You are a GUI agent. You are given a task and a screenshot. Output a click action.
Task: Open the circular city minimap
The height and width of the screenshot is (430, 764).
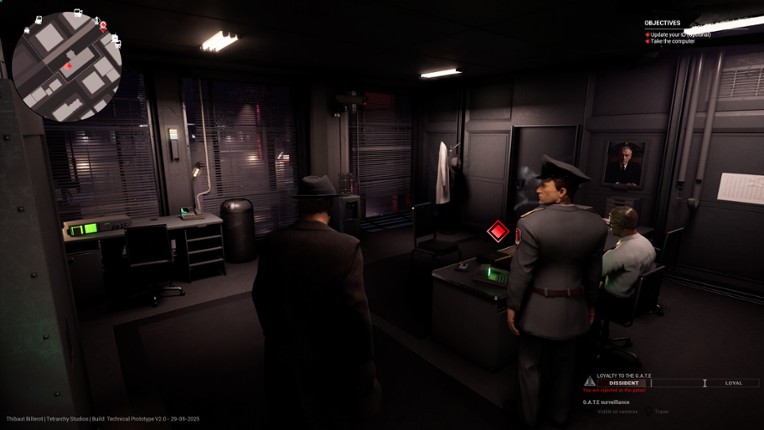click(66, 66)
